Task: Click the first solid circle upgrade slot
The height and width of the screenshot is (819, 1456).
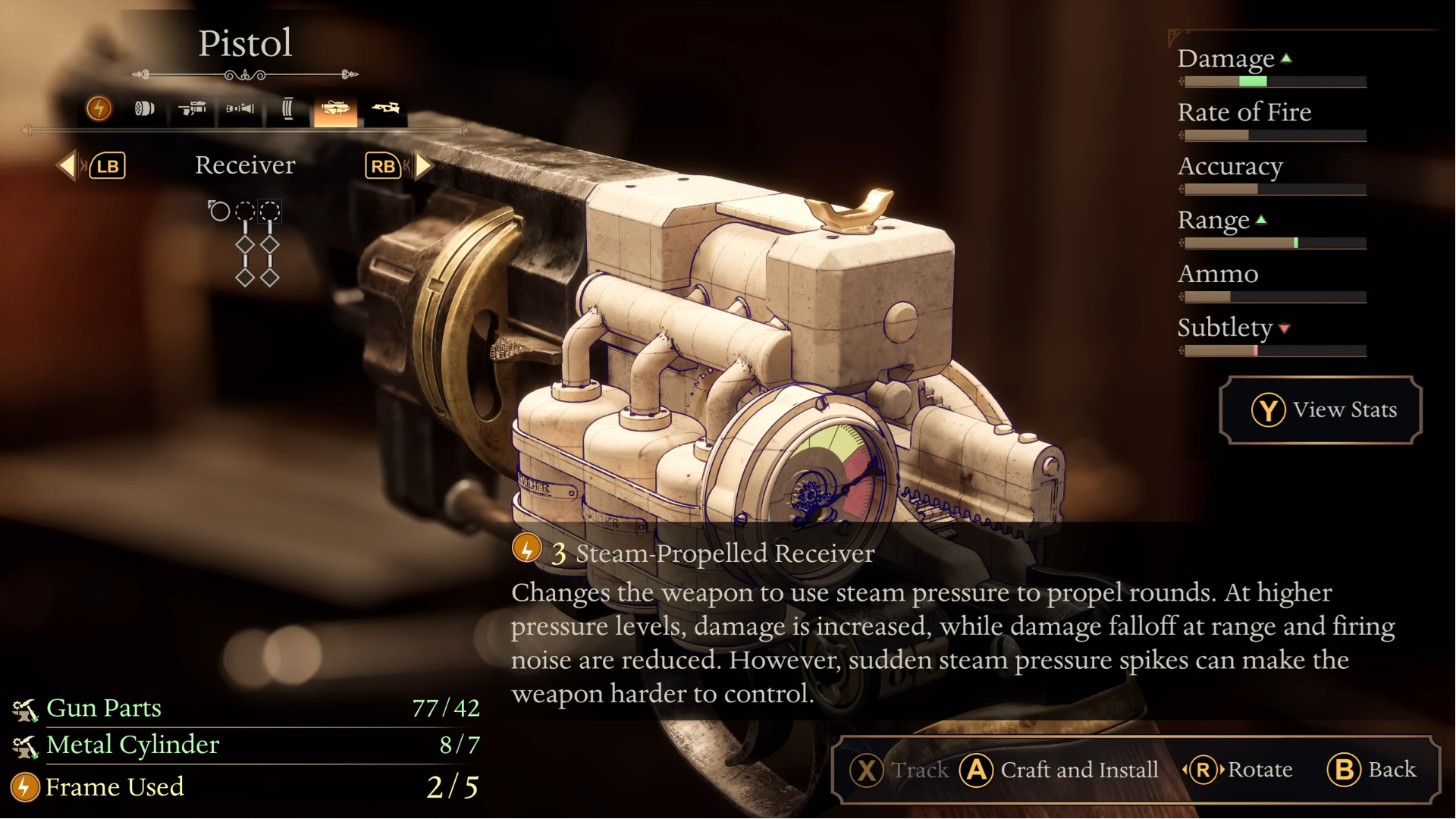Action: [x=219, y=212]
